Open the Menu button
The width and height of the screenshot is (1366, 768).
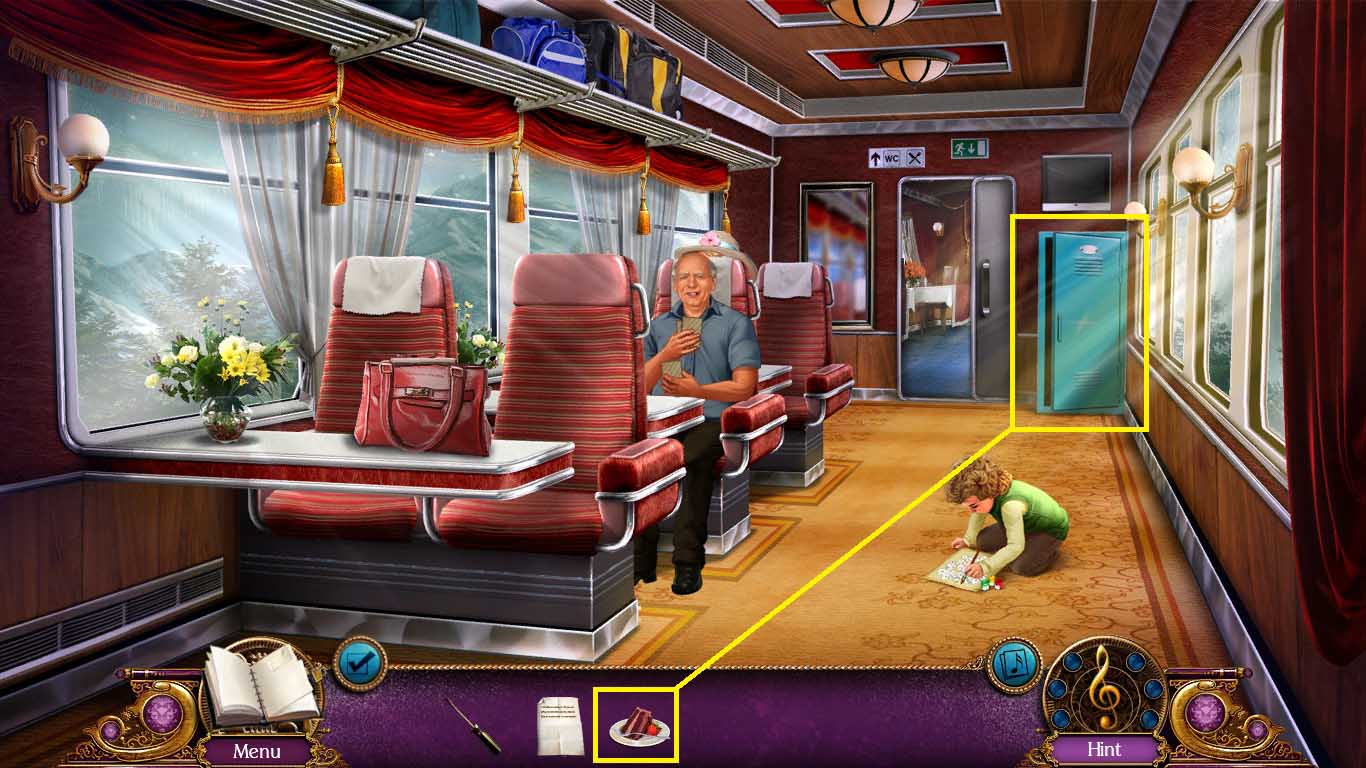click(257, 750)
